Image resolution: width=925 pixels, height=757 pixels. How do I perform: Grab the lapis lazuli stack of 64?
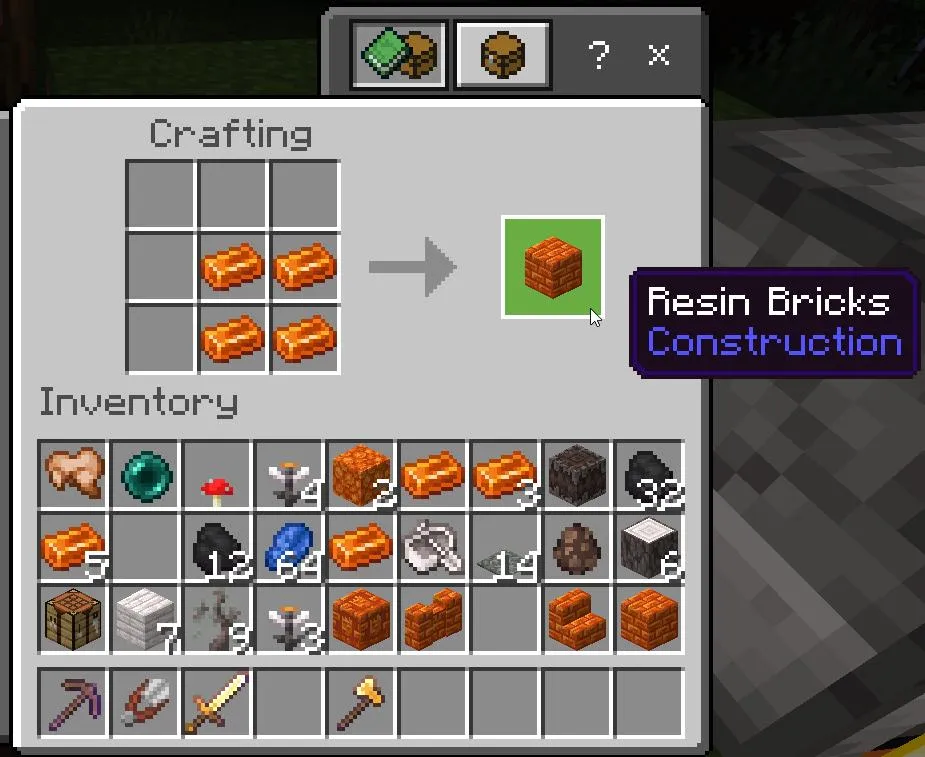(290, 546)
